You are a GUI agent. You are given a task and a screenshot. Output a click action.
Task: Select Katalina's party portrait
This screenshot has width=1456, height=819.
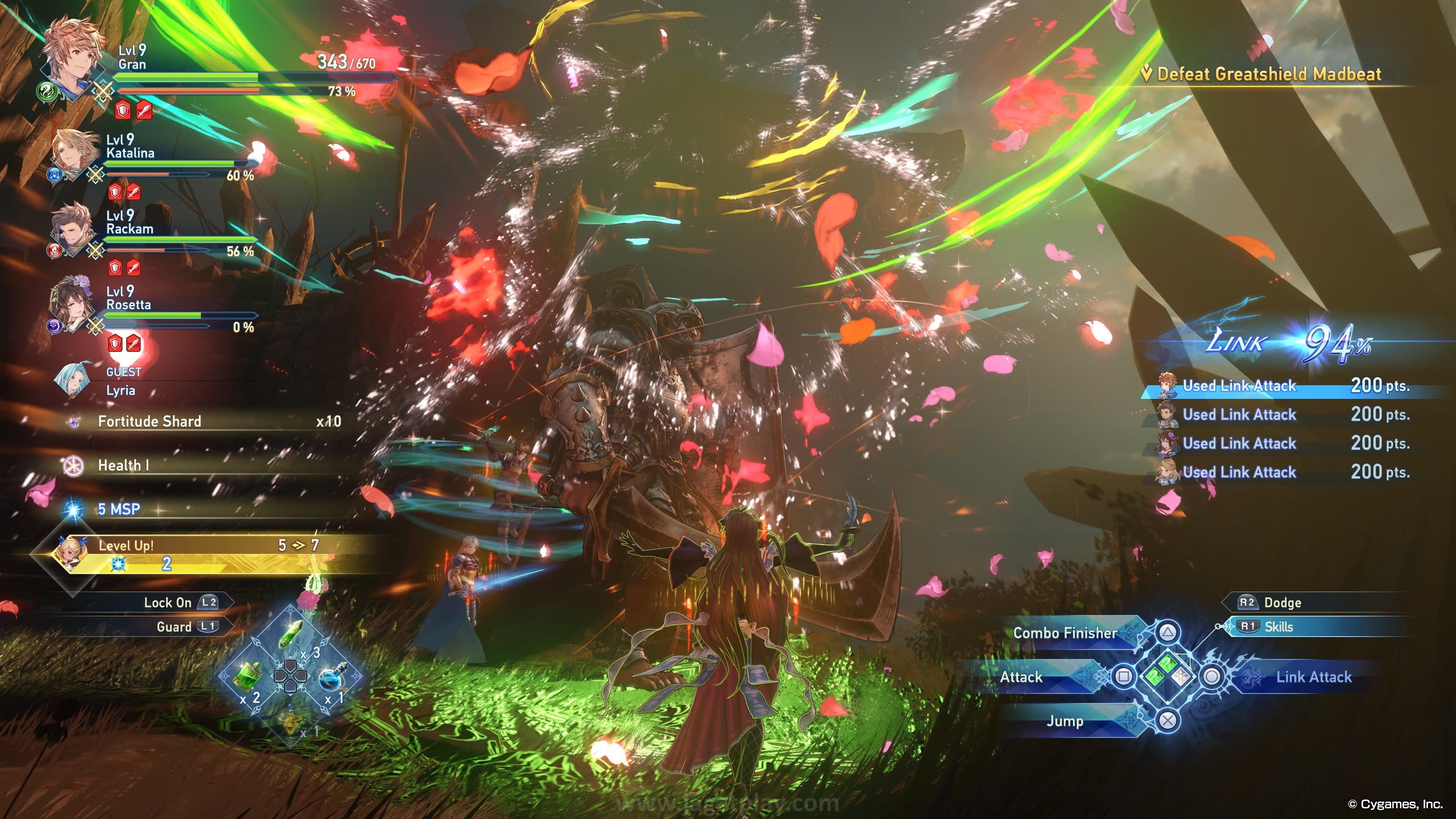tap(75, 152)
